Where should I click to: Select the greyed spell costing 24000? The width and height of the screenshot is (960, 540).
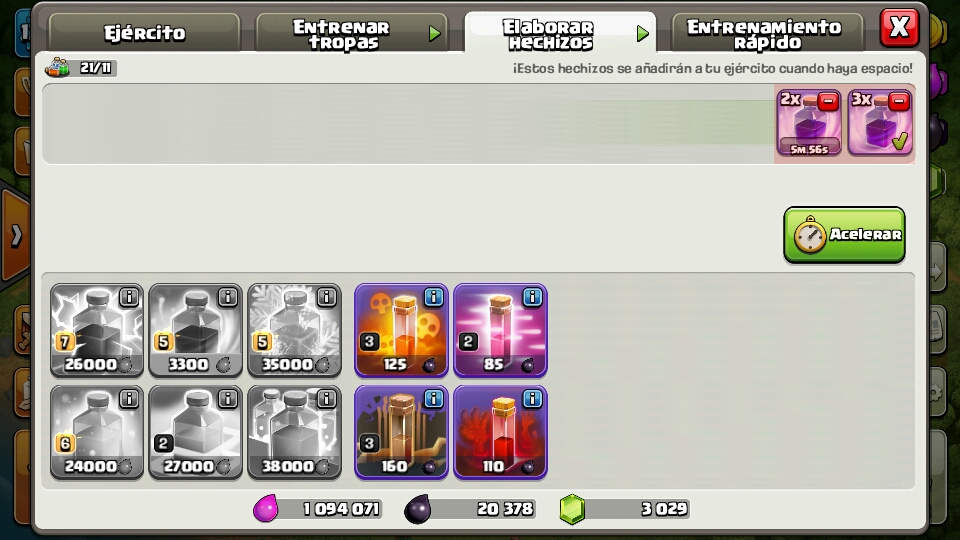97,432
